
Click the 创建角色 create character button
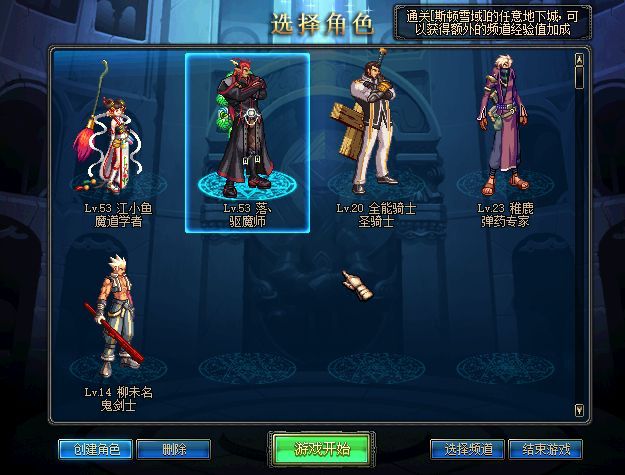[x=89, y=449]
